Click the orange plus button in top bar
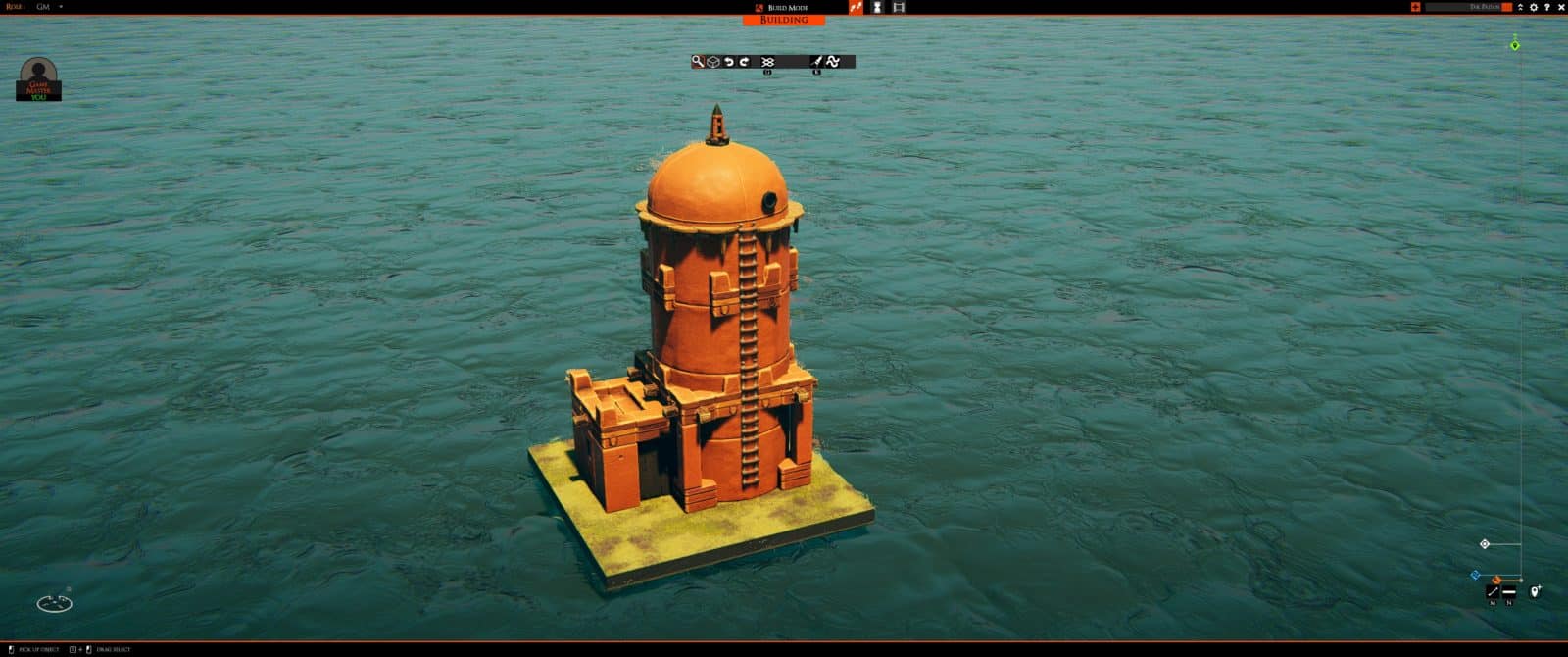1568x657 pixels. (x=1415, y=7)
